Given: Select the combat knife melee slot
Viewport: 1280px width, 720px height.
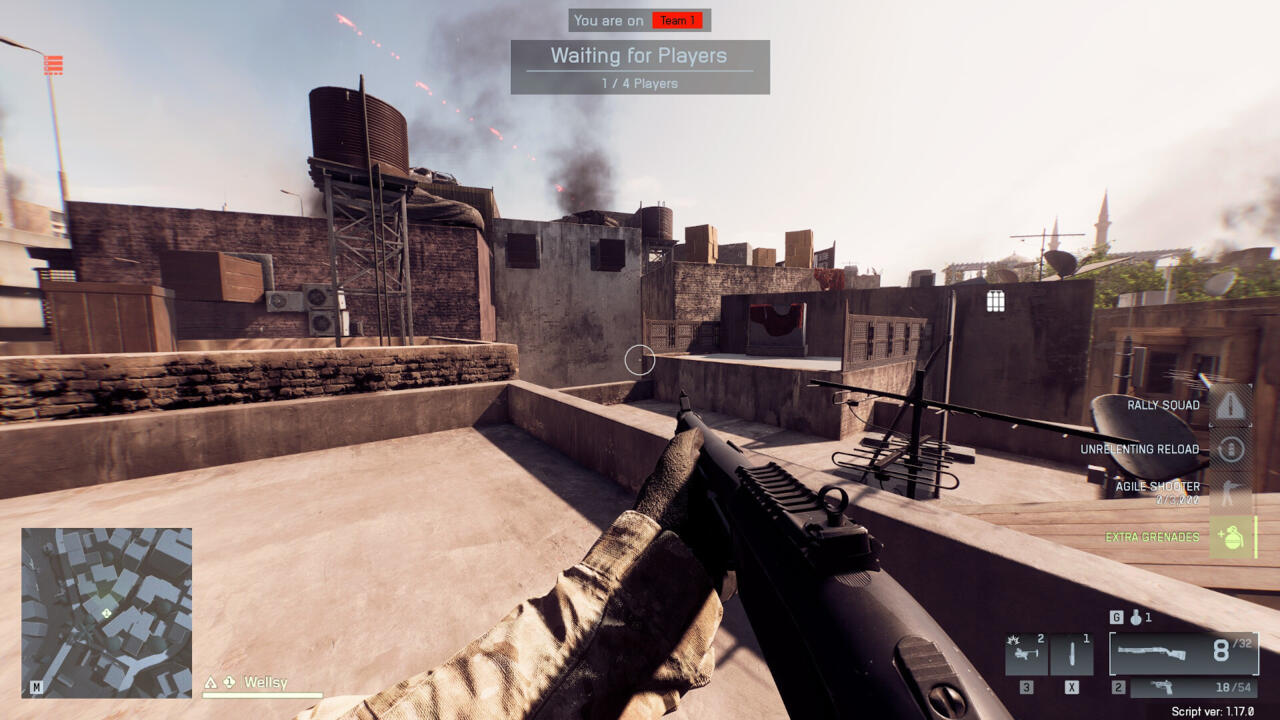Looking at the screenshot, I should pos(1071,655).
